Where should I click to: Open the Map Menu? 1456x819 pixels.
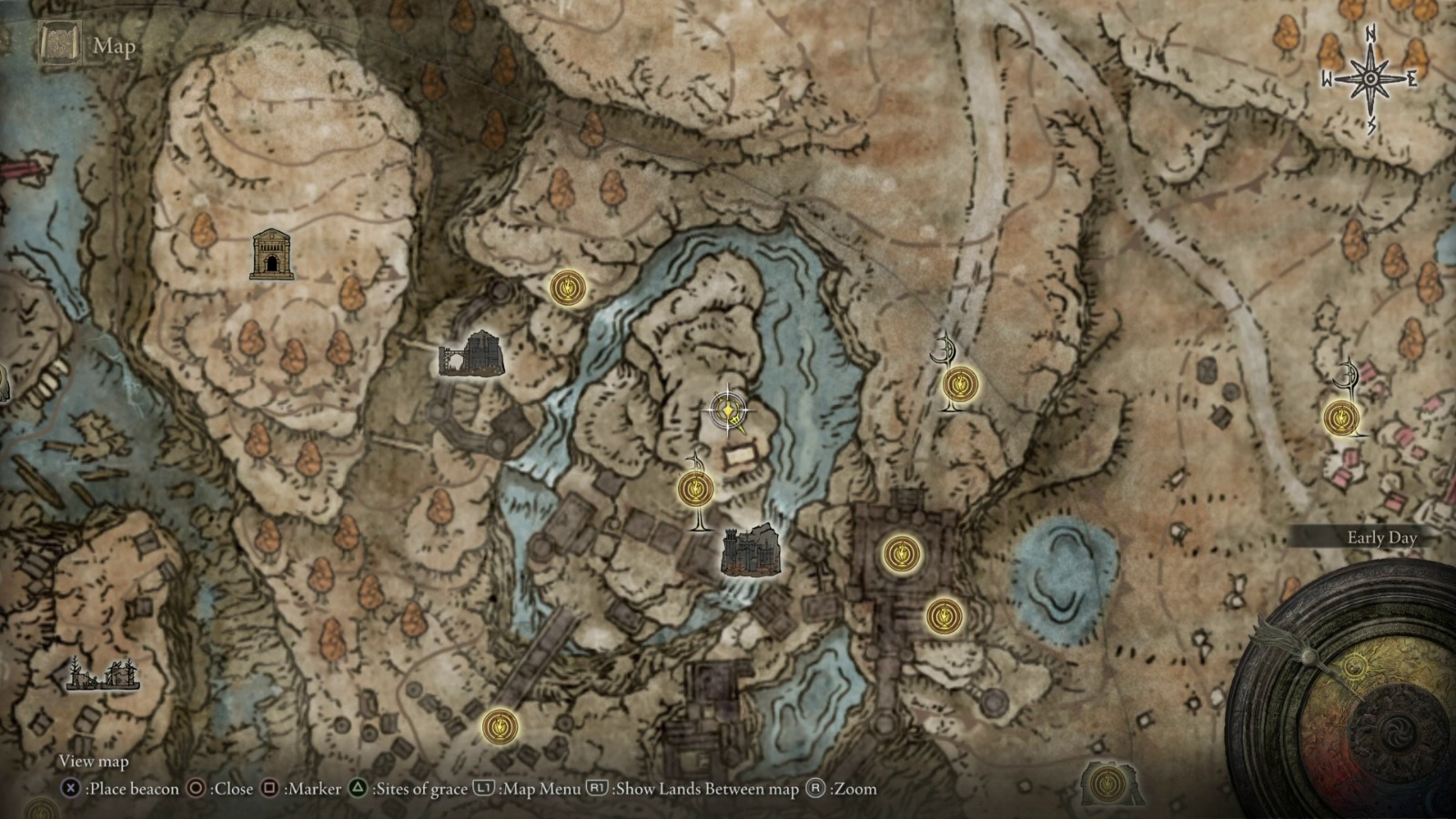(483, 790)
